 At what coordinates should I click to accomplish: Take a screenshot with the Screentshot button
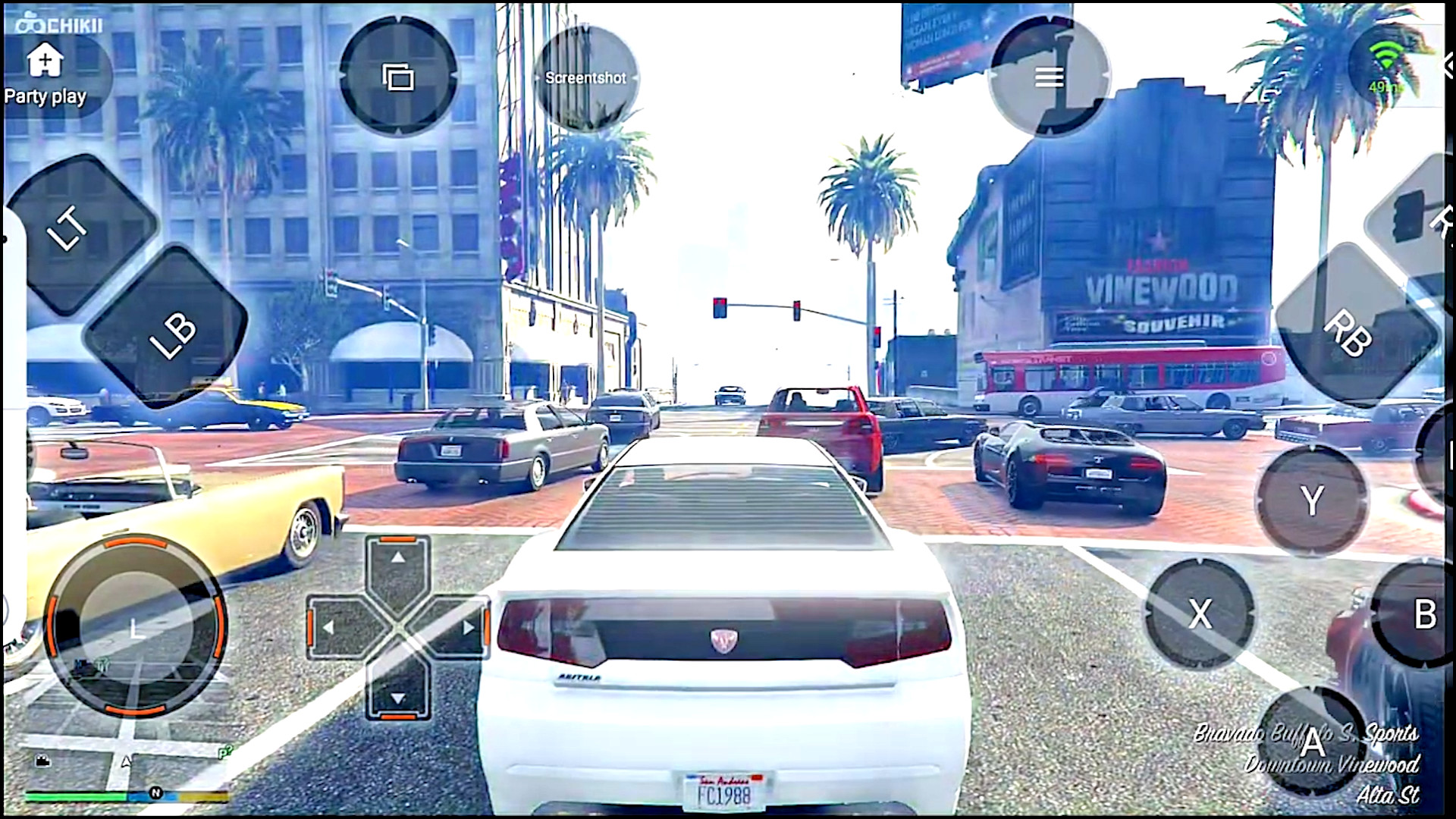click(585, 77)
